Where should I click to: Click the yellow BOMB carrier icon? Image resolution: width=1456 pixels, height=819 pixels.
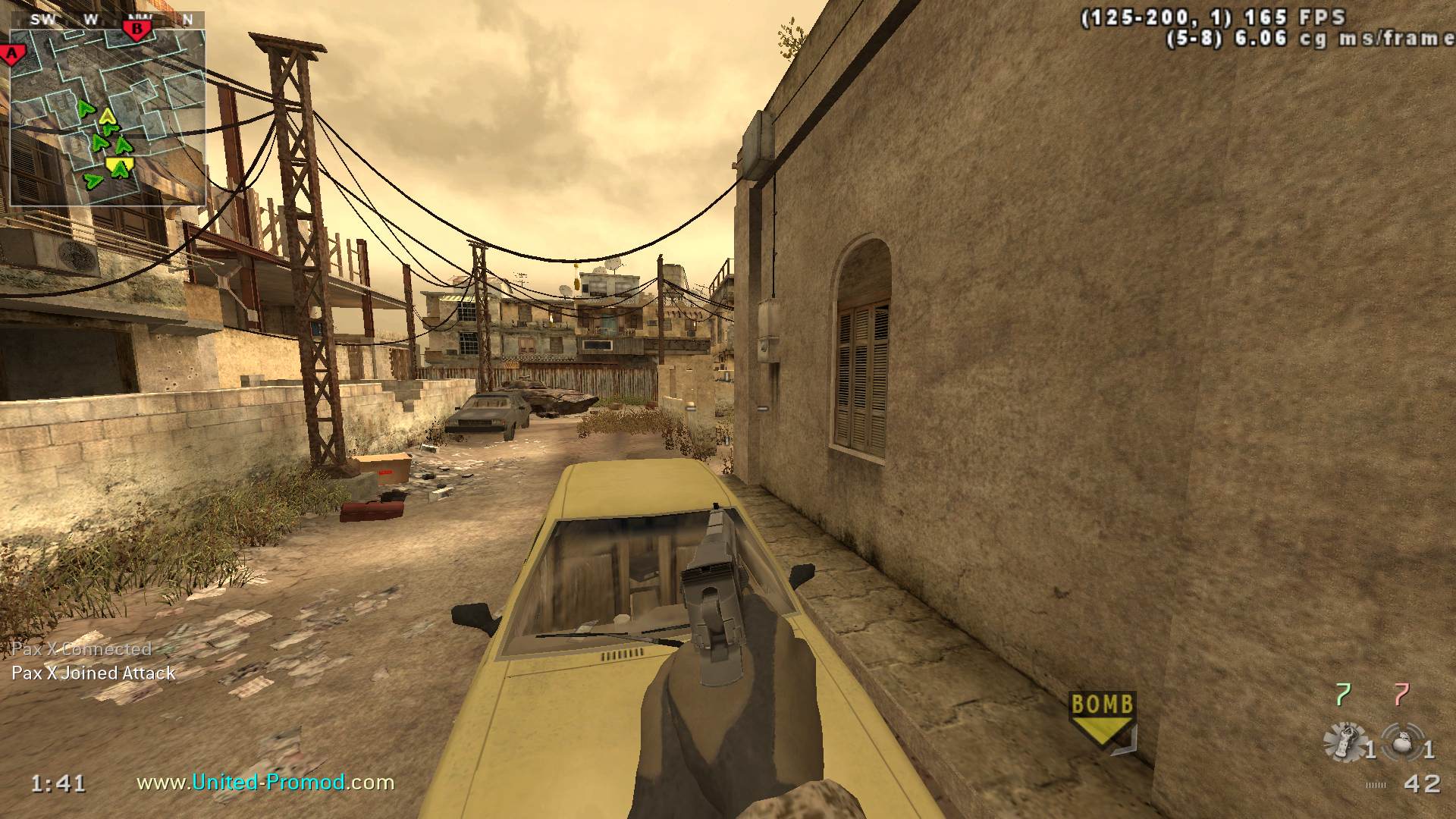coord(1101,718)
